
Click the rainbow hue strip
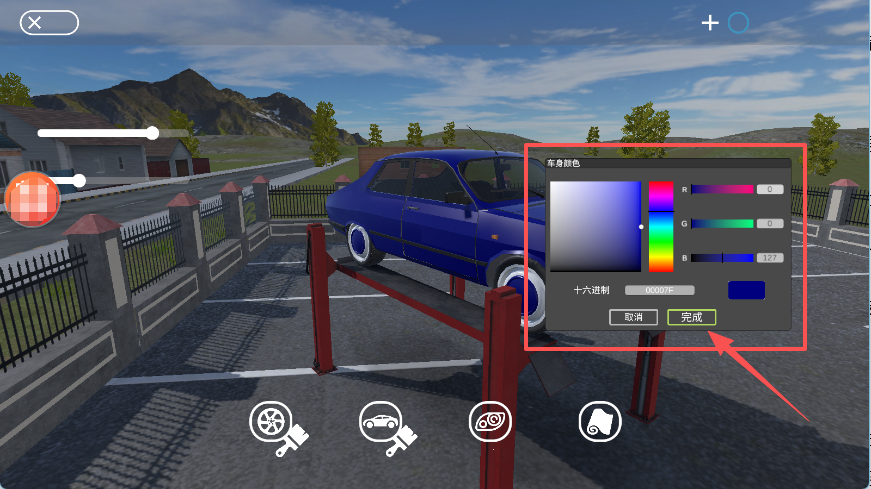coord(661,226)
